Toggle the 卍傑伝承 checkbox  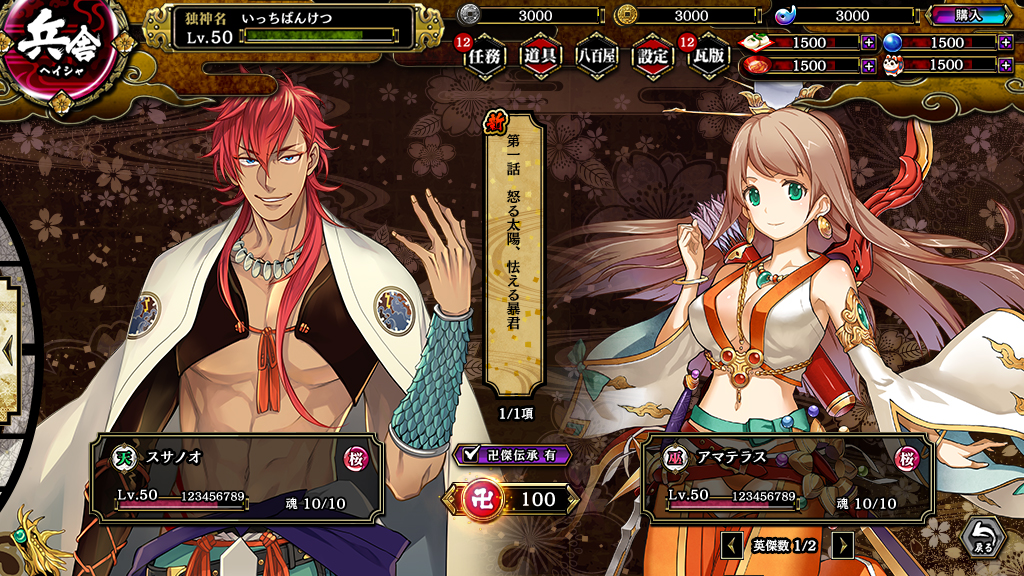point(471,455)
